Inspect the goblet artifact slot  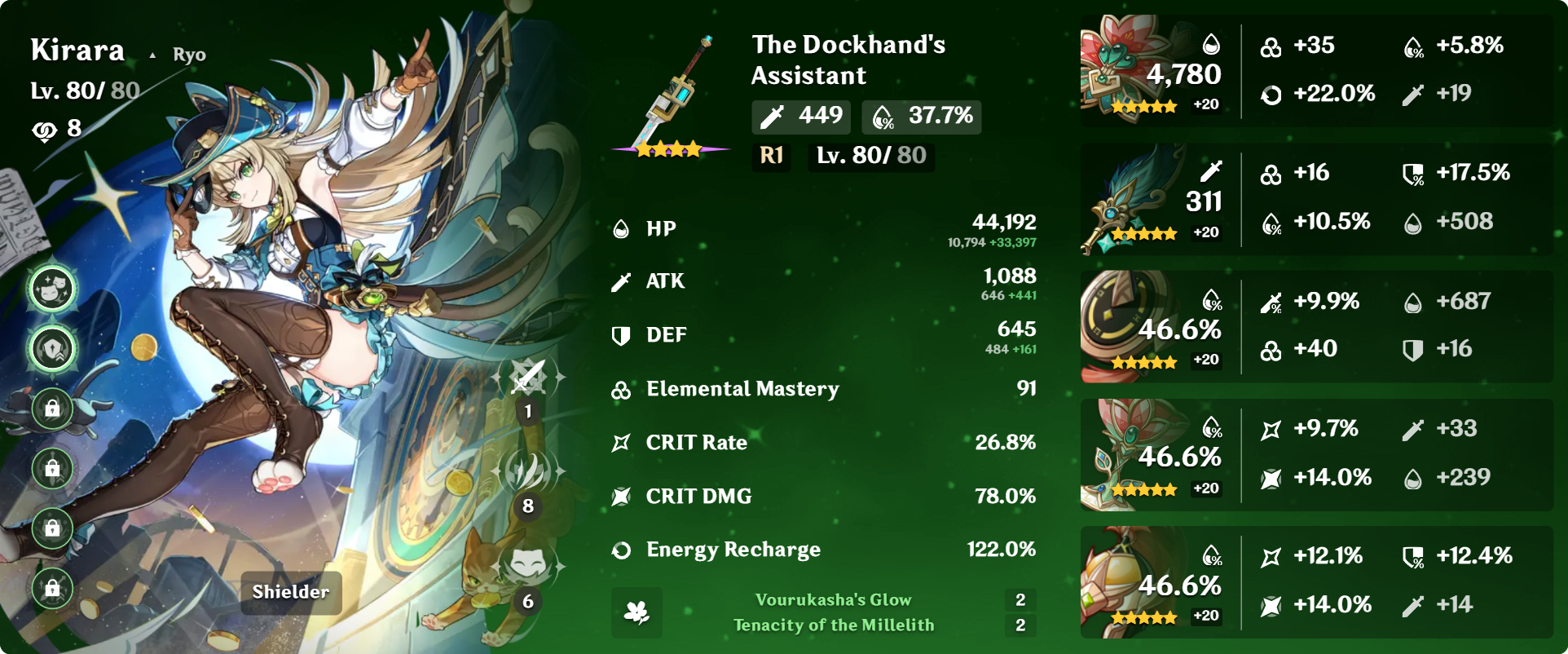click(x=1129, y=455)
